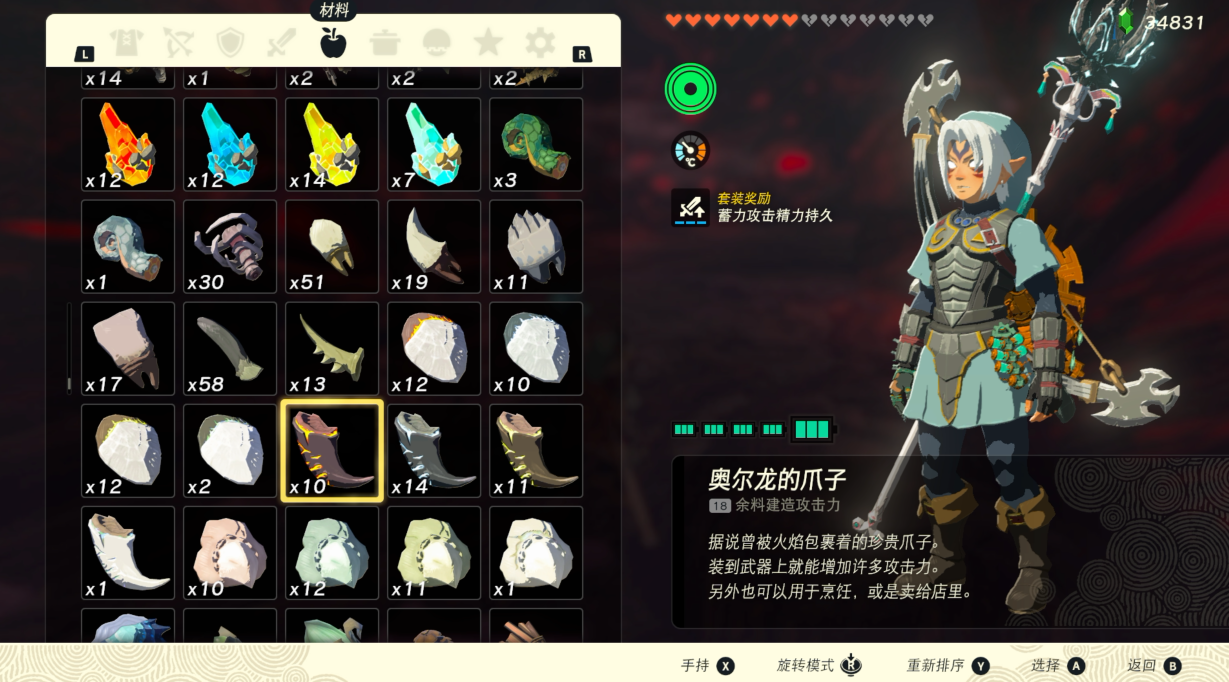Screen dimensions: 1229x682
Task: Select the small claw item x51
Action: (x=332, y=246)
